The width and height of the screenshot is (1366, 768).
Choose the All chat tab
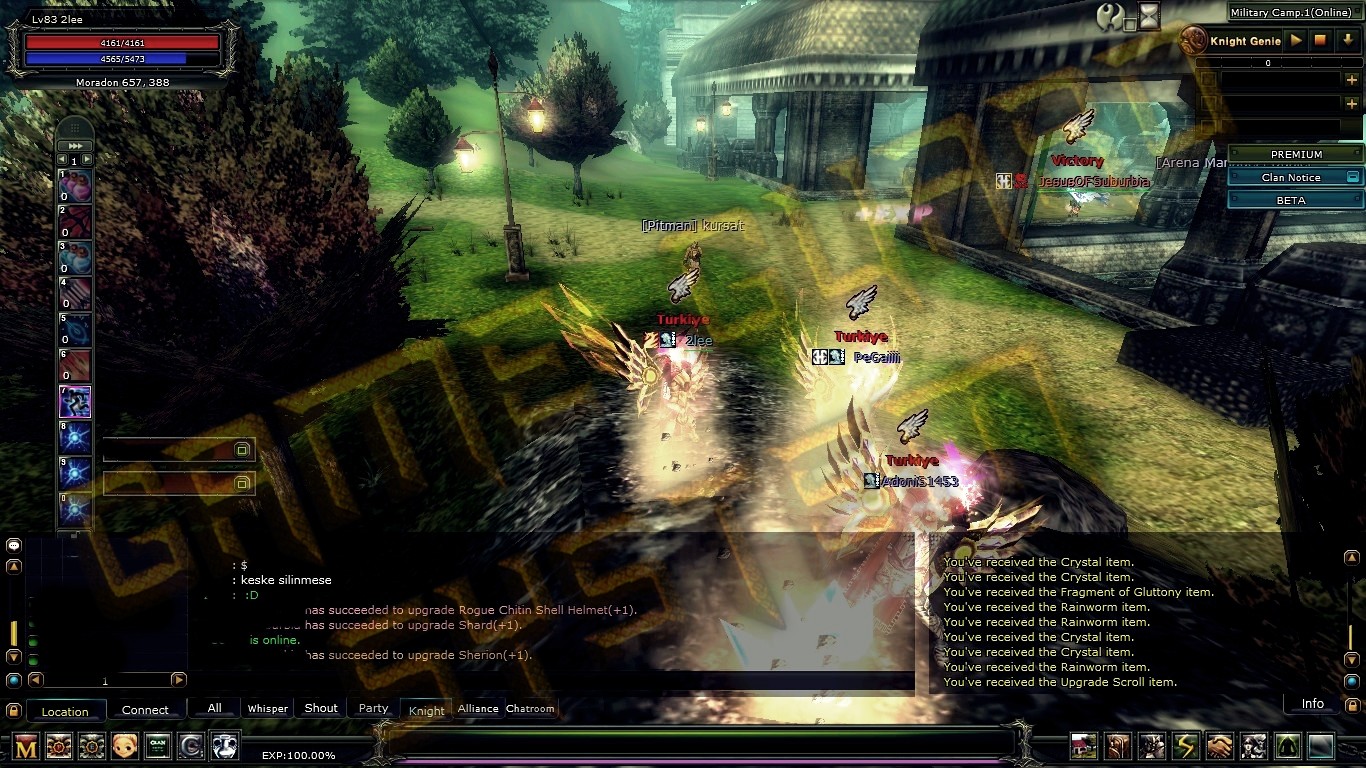214,708
